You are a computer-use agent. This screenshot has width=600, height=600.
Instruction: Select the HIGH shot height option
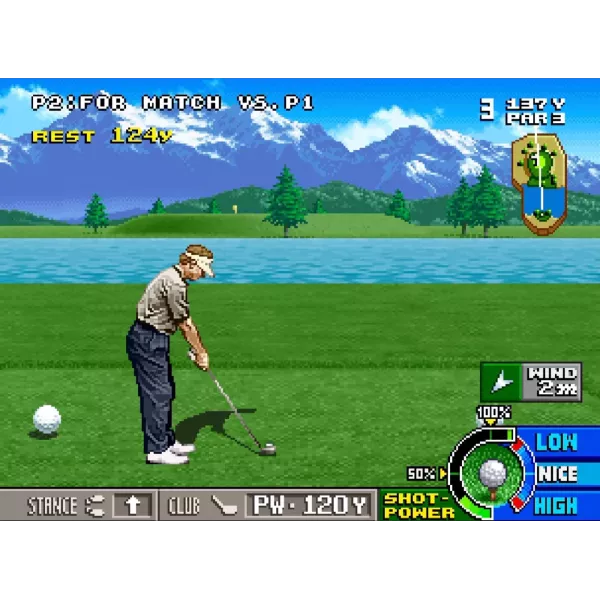[x=557, y=506]
